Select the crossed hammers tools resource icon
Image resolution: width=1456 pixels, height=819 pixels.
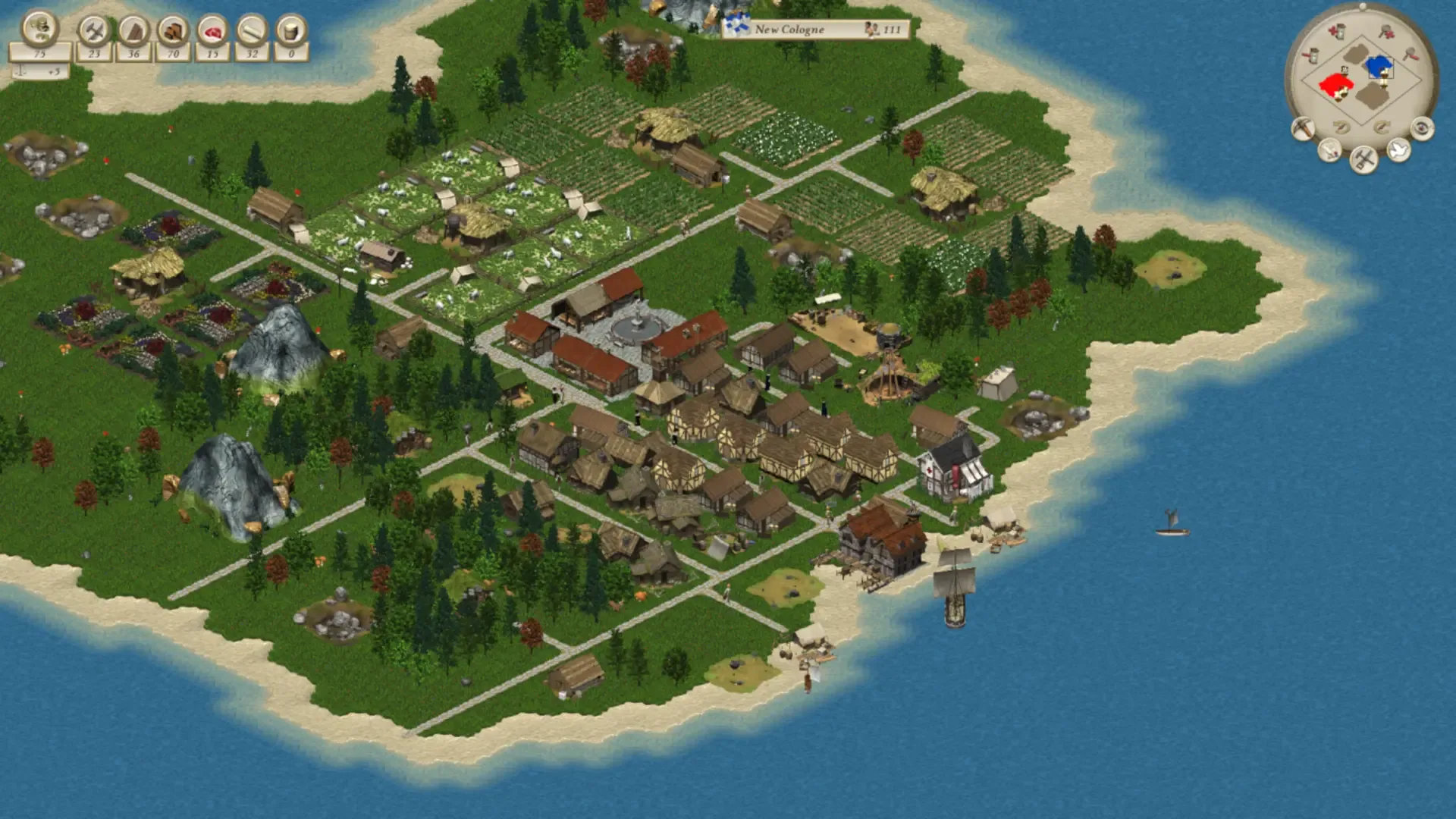tap(93, 30)
